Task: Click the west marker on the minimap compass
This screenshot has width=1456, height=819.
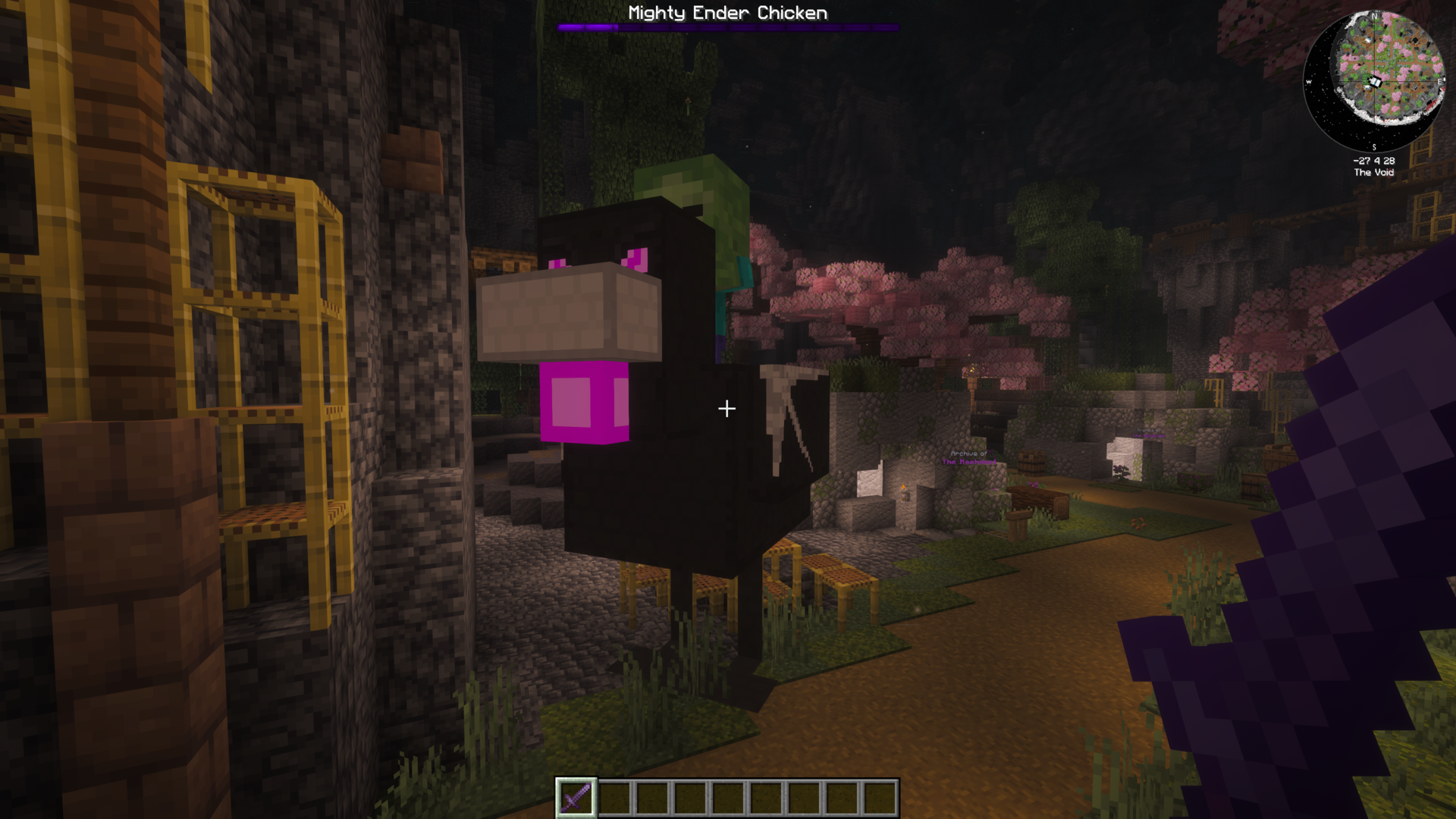Action: pos(1309,82)
